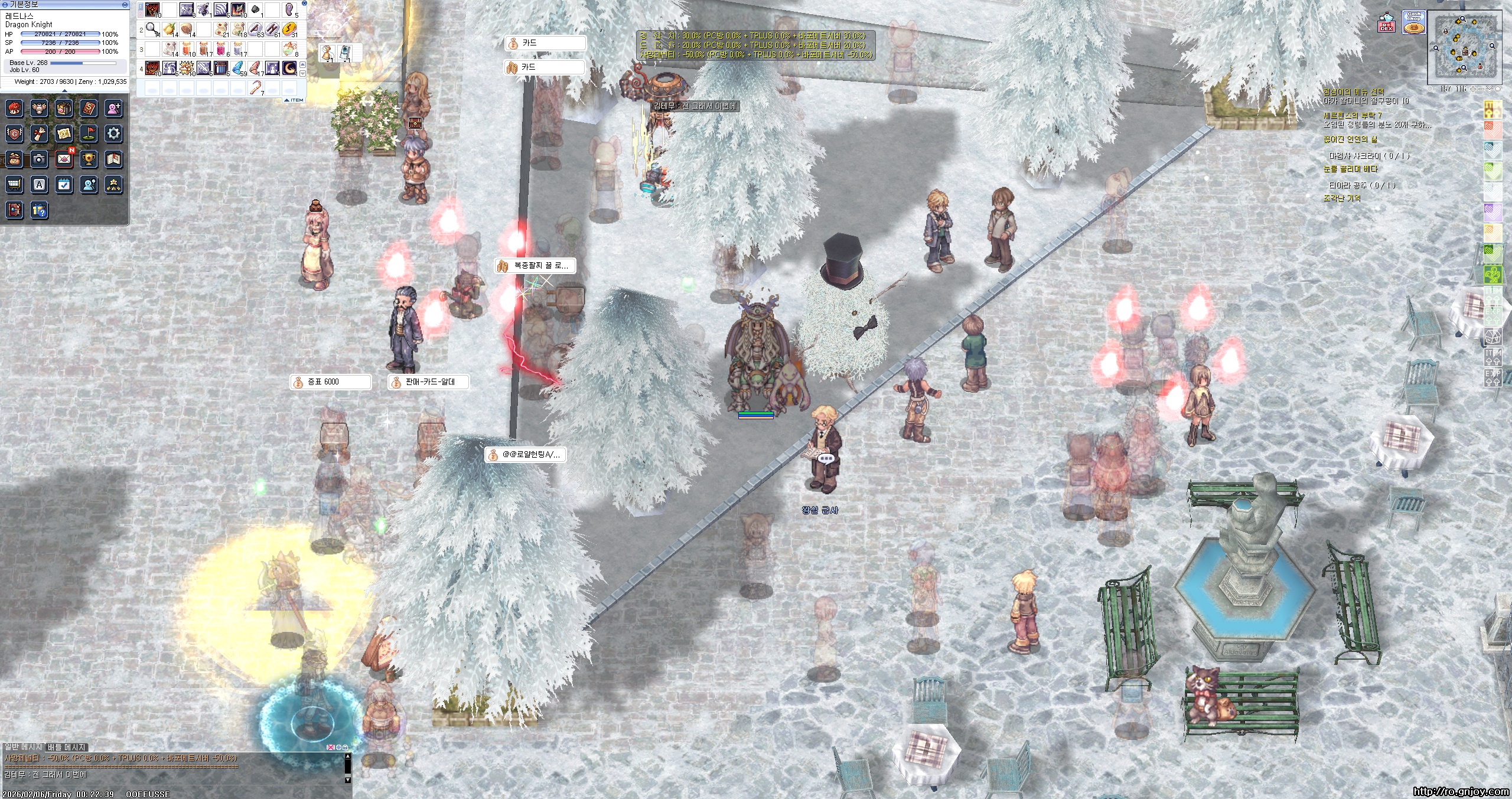Image resolution: width=1512 pixels, height=799 pixels.
Task: Select the 일반 메시지 chat tab
Action: tap(22, 747)
